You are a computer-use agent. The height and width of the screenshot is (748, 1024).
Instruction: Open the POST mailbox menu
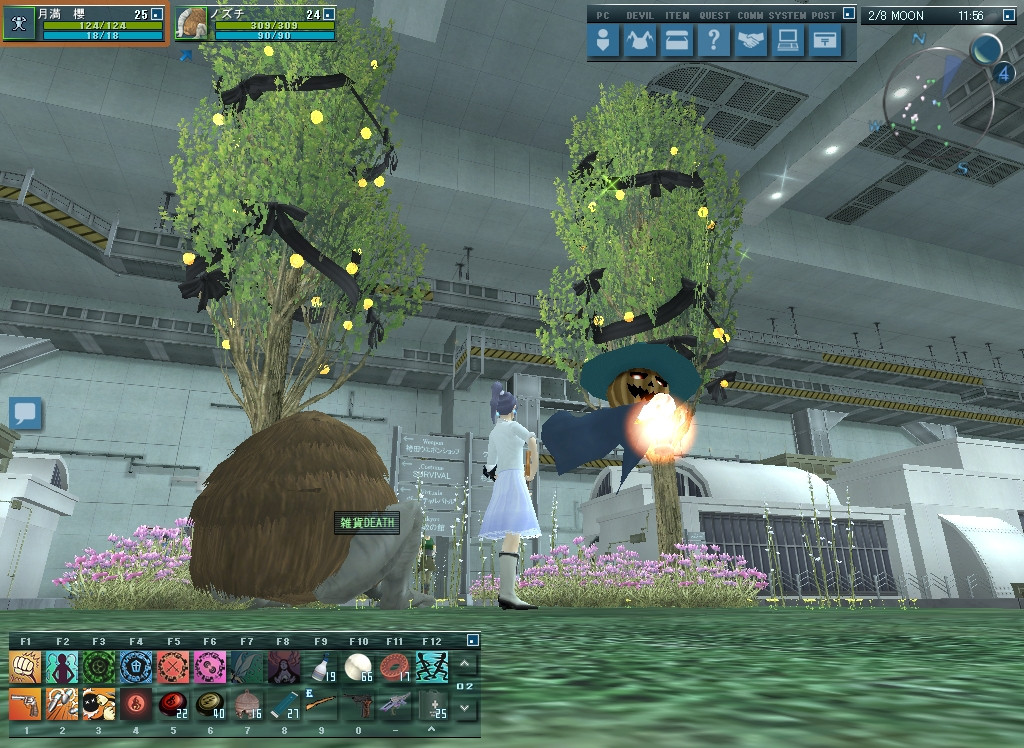coord(824,41)
